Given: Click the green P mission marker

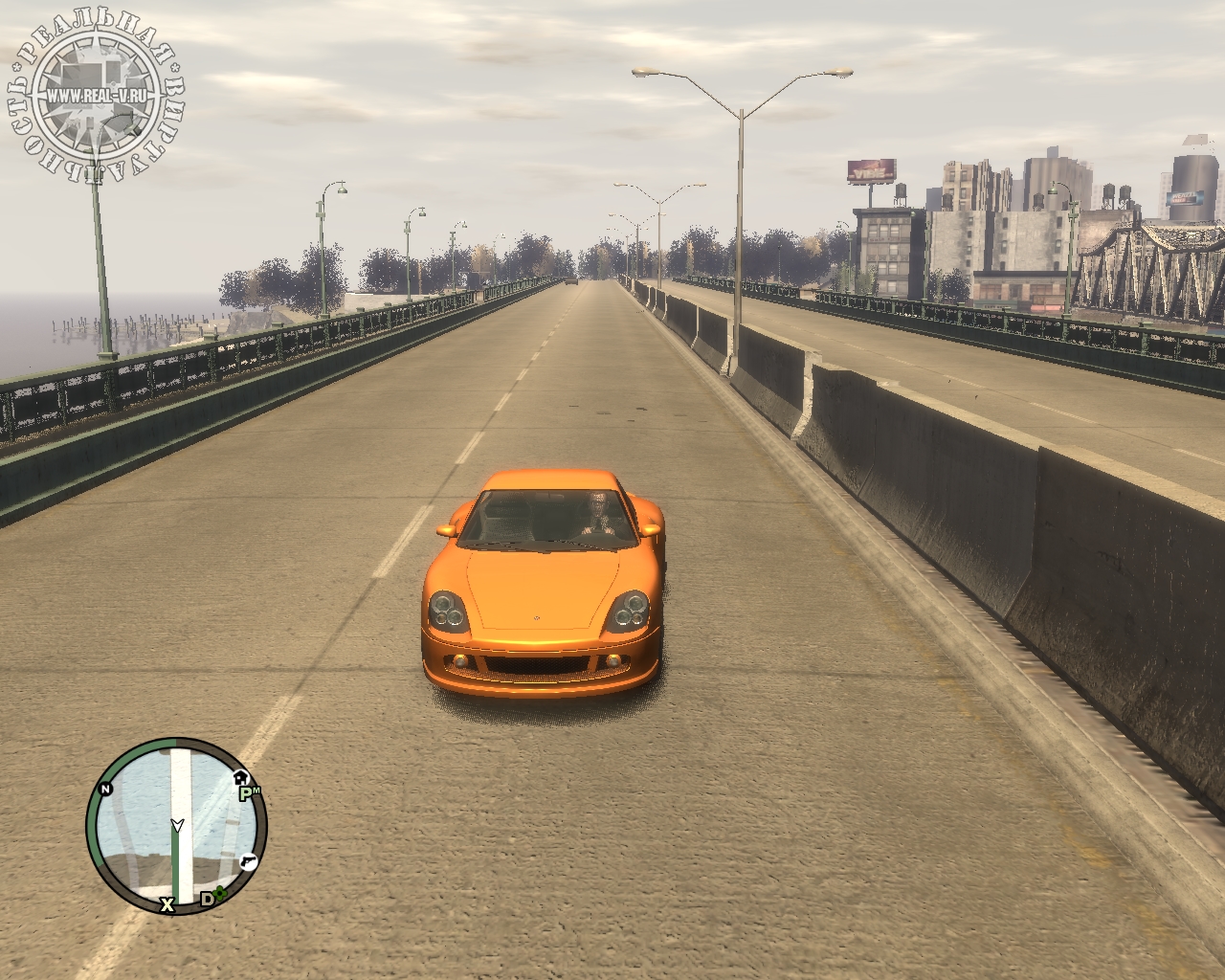Looking at the screenshot, I should (246, 792).
